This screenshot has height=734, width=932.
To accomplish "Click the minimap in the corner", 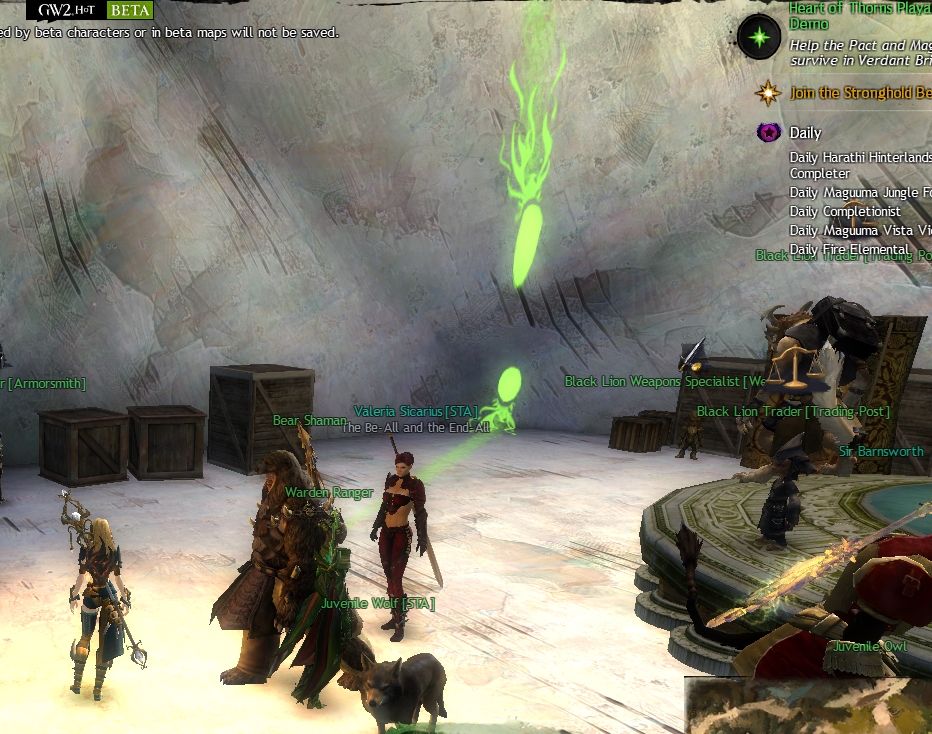I will 808,706.
